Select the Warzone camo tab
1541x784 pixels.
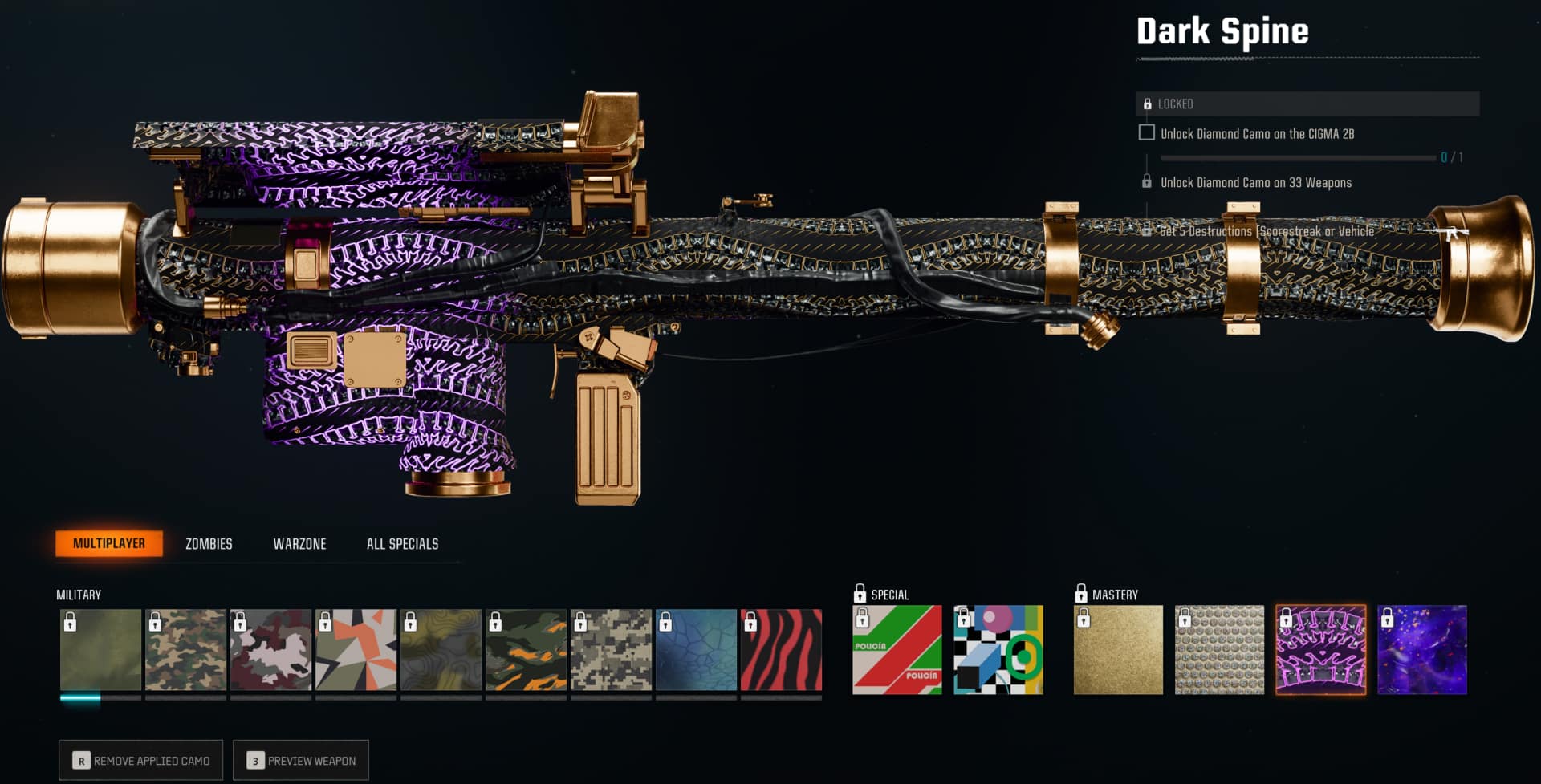click(x=299, y=544)
